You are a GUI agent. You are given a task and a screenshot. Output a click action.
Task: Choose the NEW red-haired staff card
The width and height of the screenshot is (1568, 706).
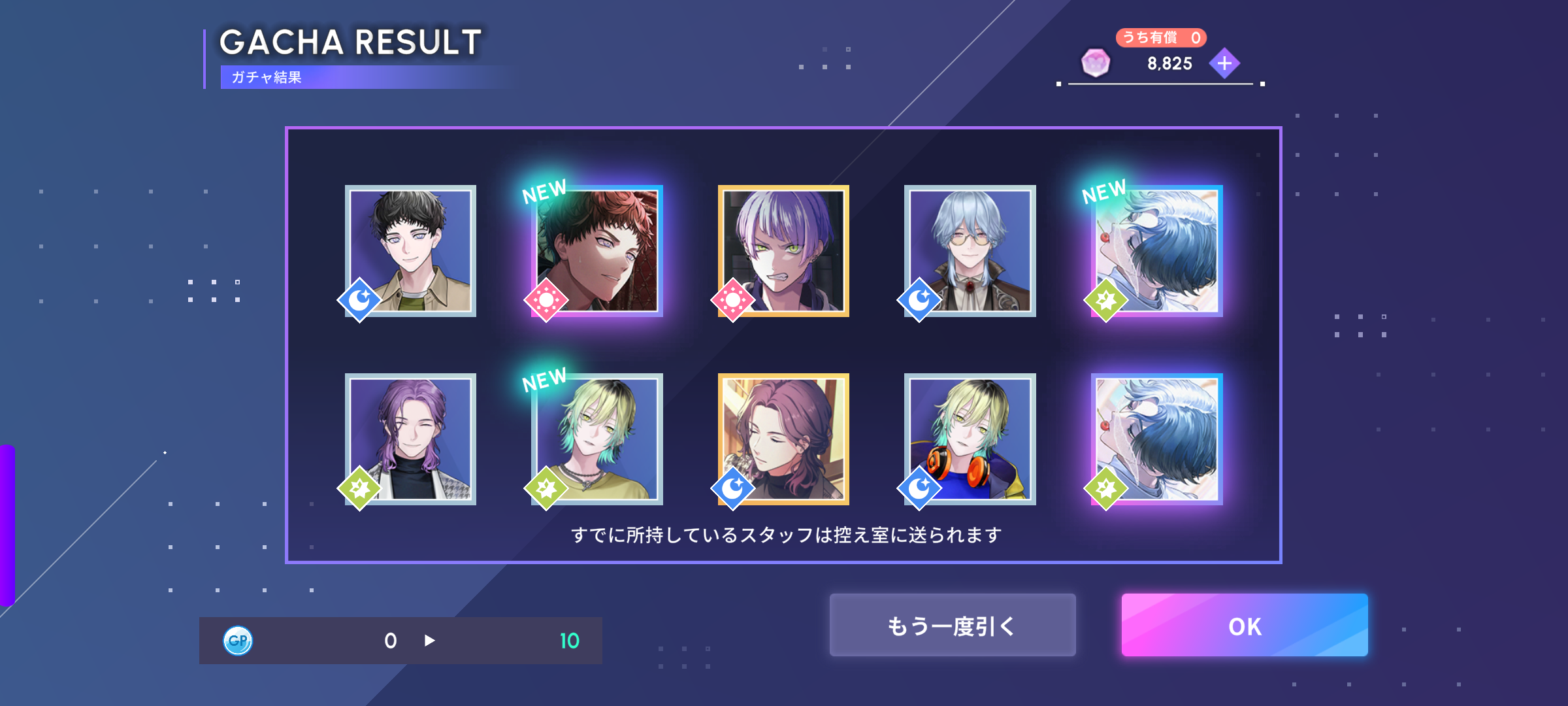click(597, 251)
